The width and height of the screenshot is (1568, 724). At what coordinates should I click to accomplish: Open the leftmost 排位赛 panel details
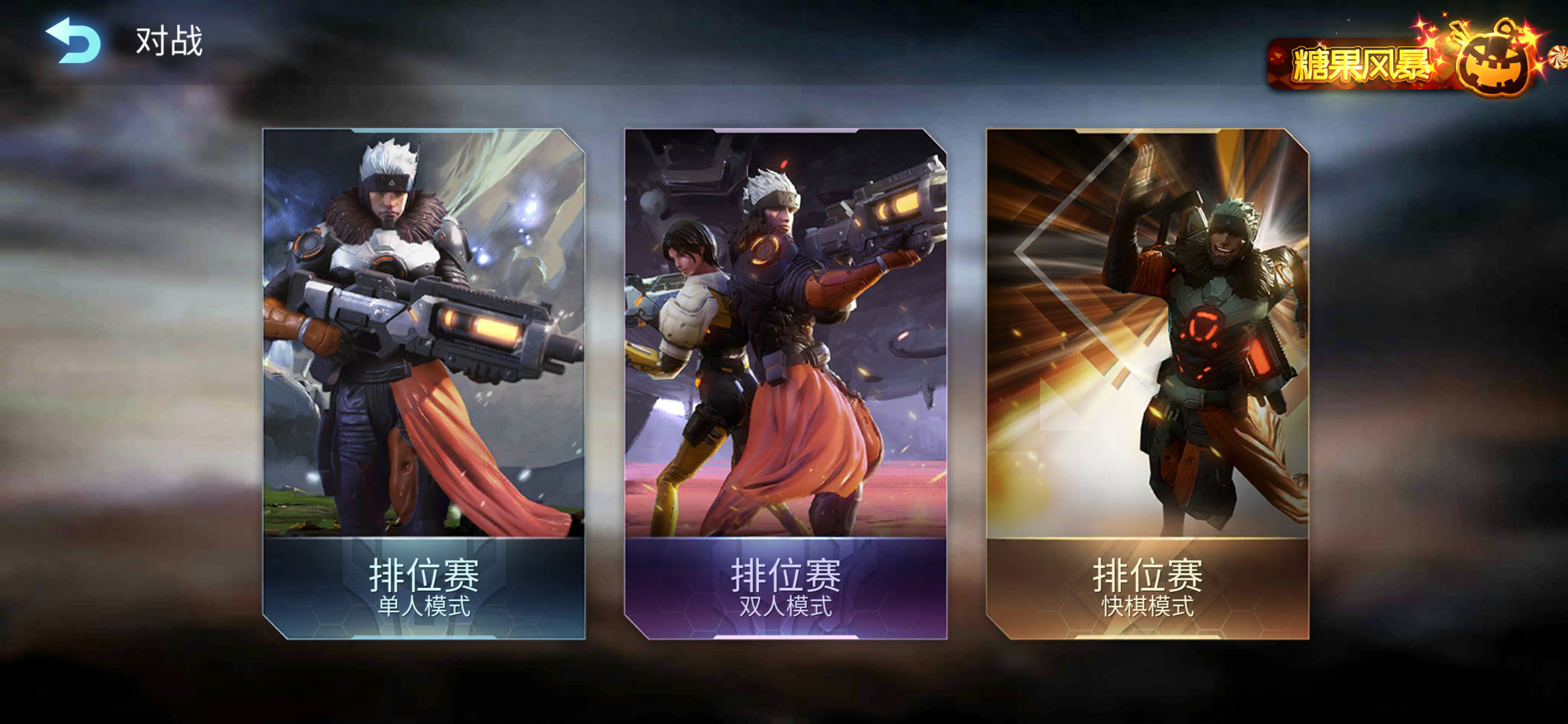coord(426,382)
